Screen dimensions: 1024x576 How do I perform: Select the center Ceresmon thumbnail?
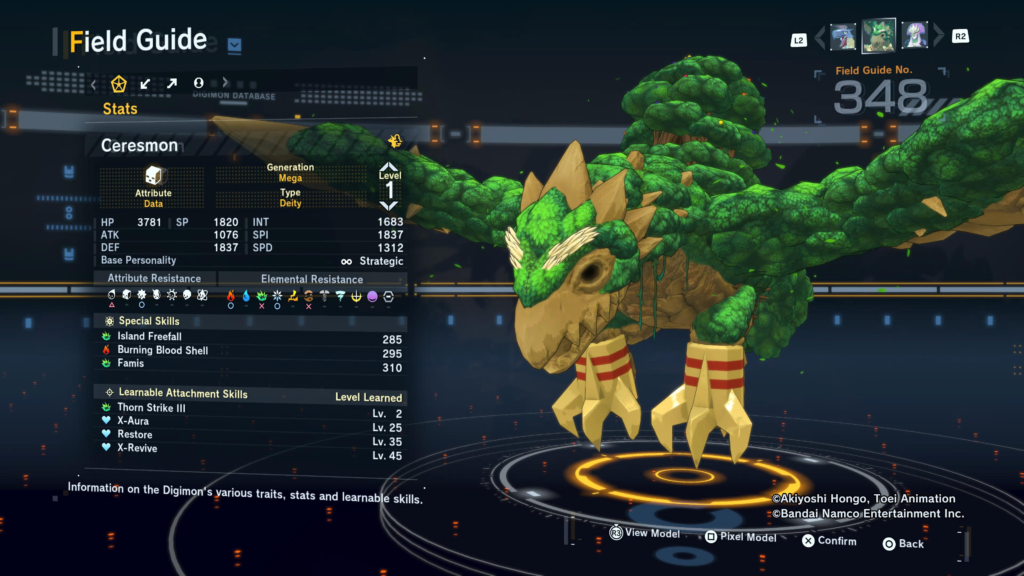click(879, 36)
